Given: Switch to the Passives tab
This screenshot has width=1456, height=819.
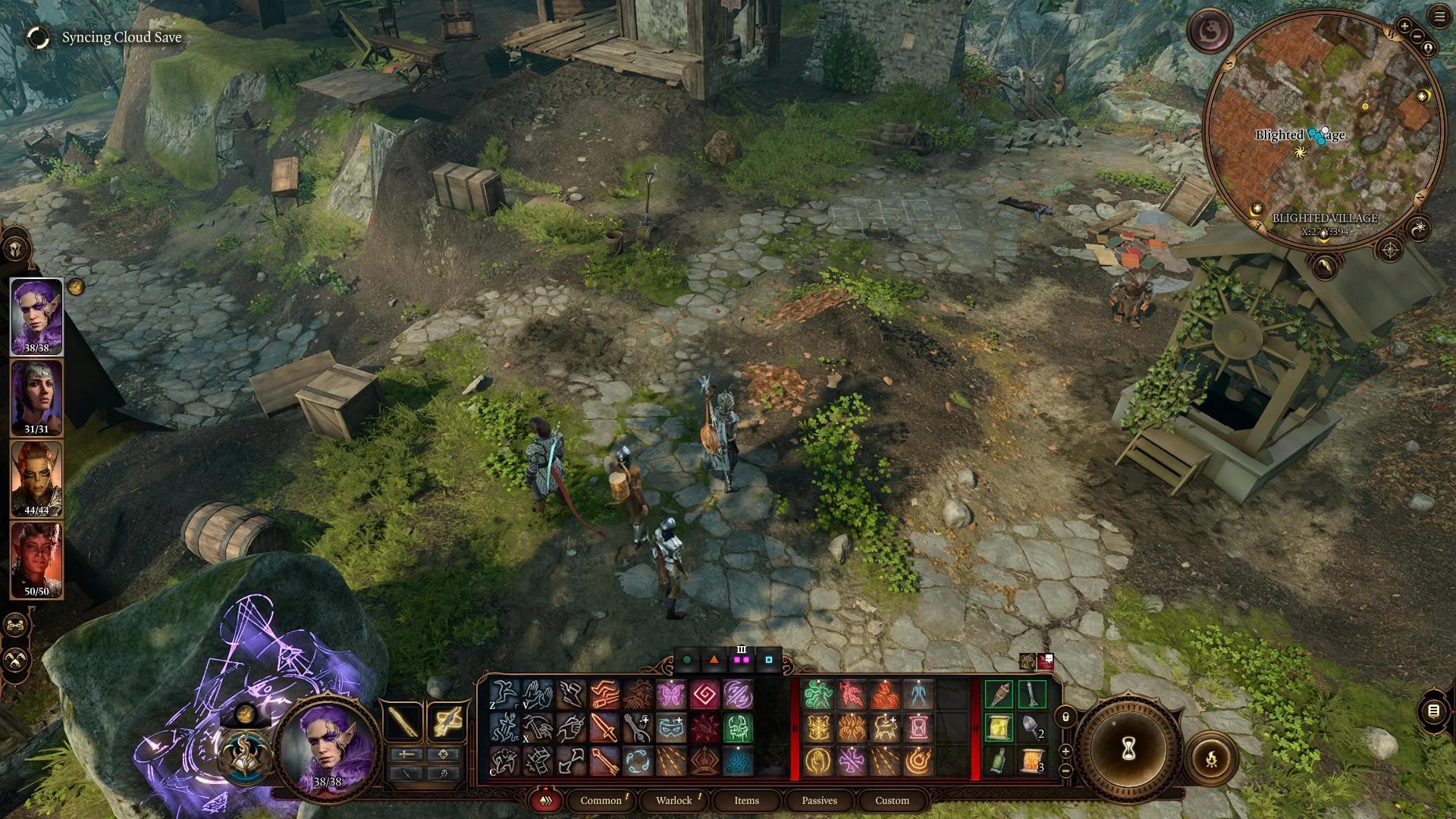Looking at the screenshot, I should pos(819,800).
